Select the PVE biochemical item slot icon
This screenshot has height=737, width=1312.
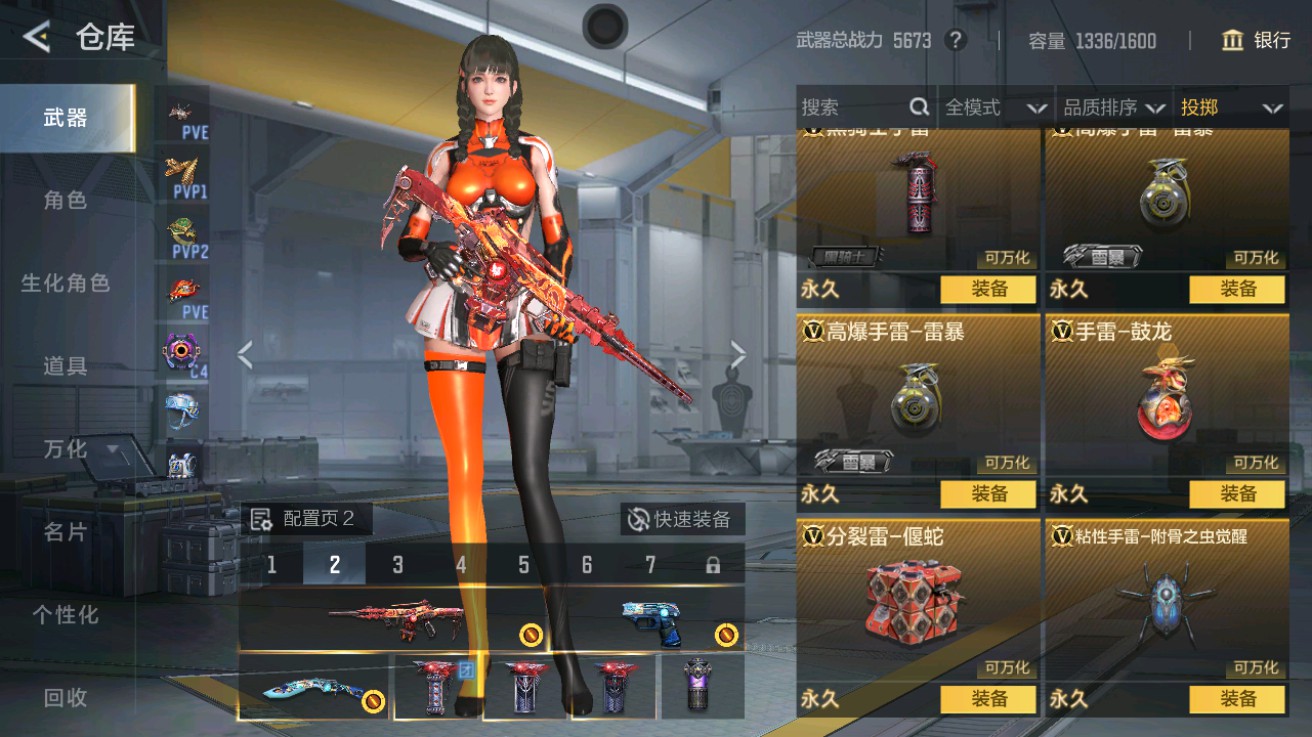185,293
